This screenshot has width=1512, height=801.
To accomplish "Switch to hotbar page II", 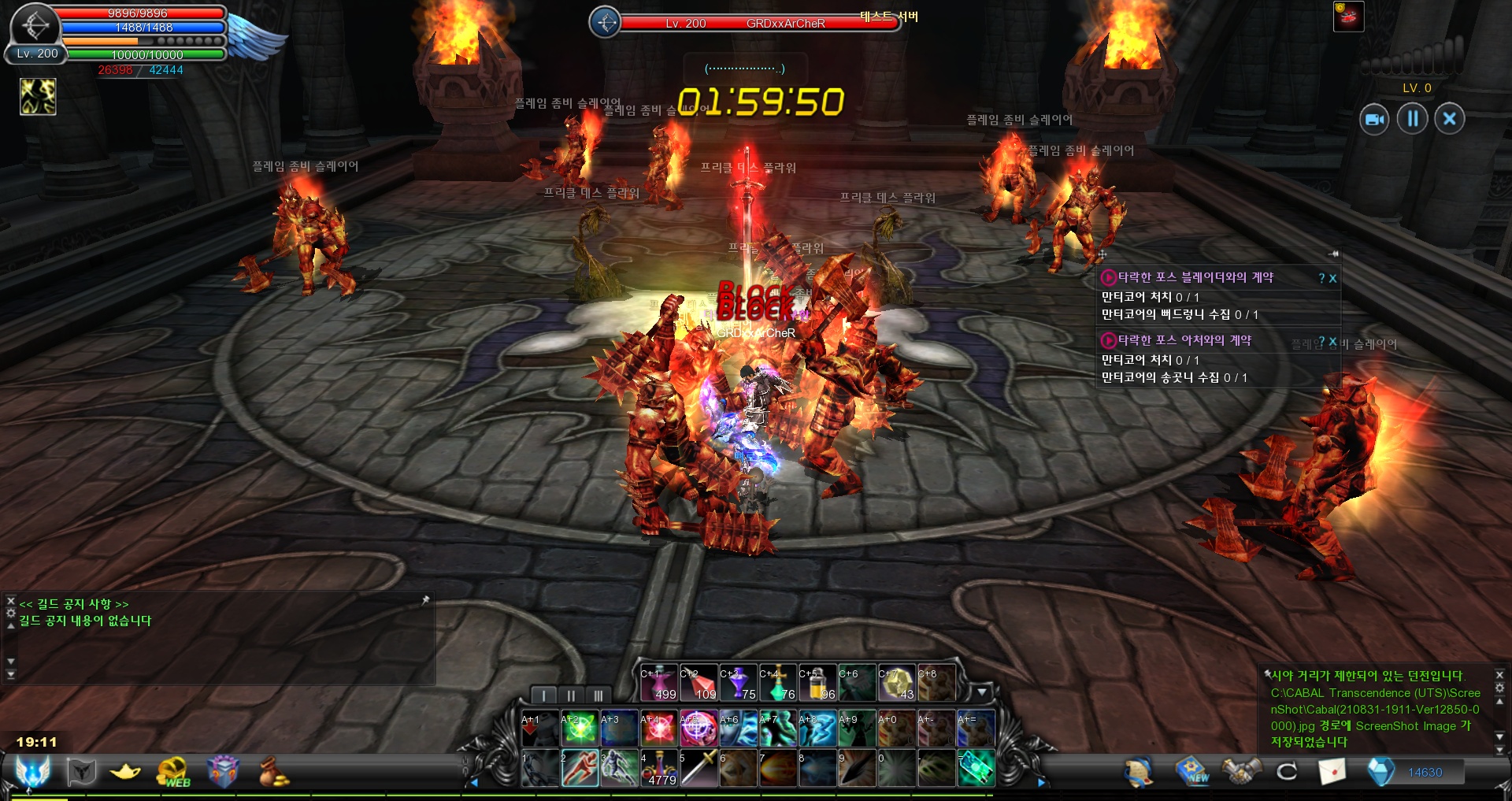I will pyautogui.click(x=571, y=695).
